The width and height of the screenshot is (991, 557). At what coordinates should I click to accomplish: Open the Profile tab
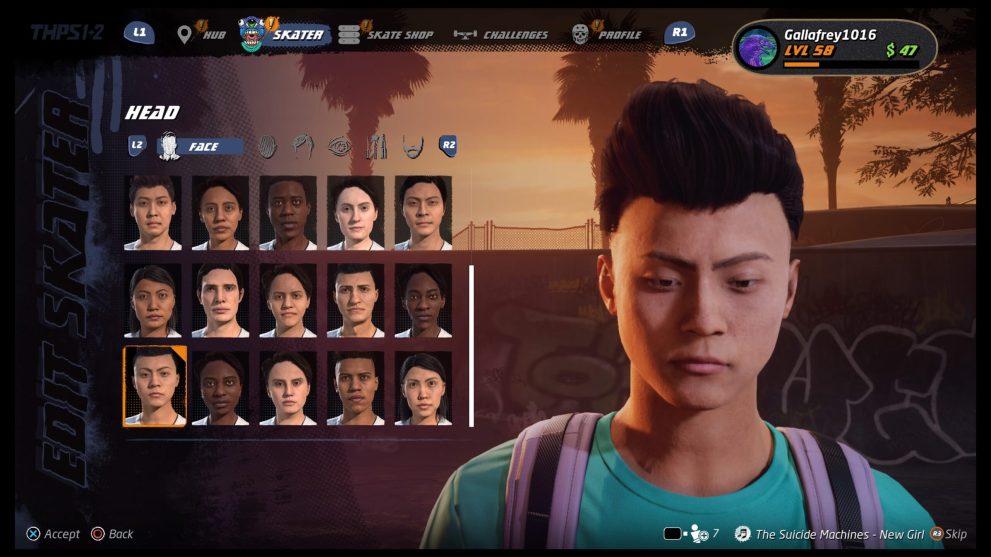coord(607,34)
